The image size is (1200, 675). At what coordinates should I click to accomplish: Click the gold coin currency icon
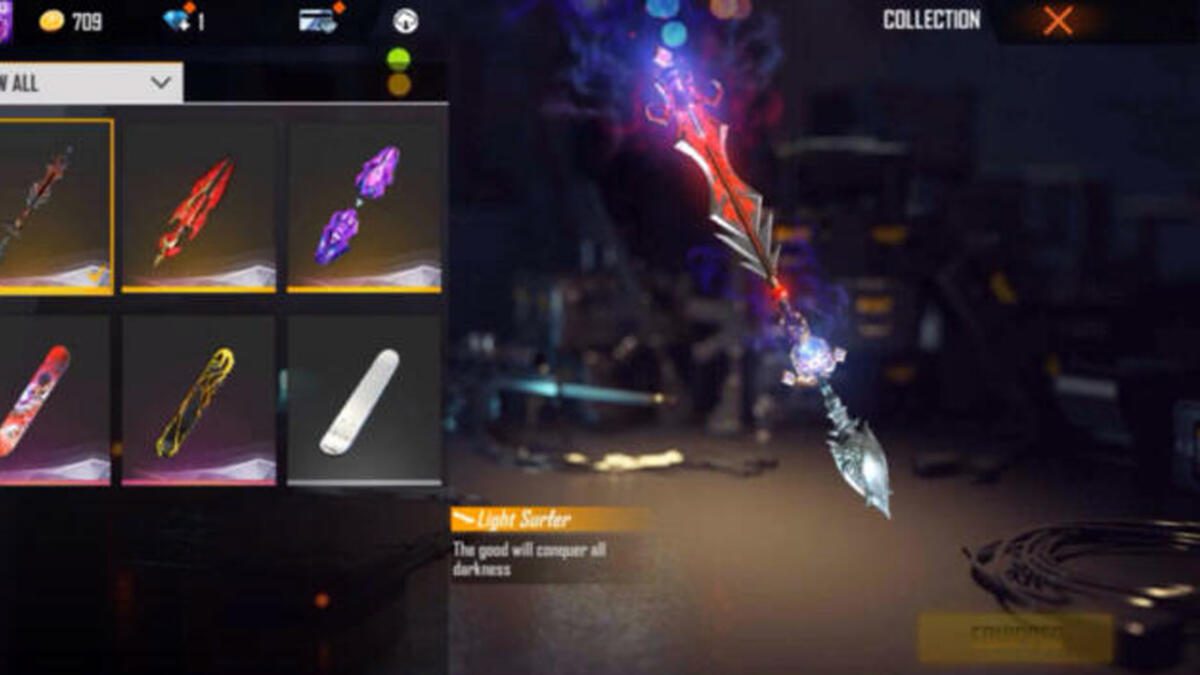[x=52, y=21]
